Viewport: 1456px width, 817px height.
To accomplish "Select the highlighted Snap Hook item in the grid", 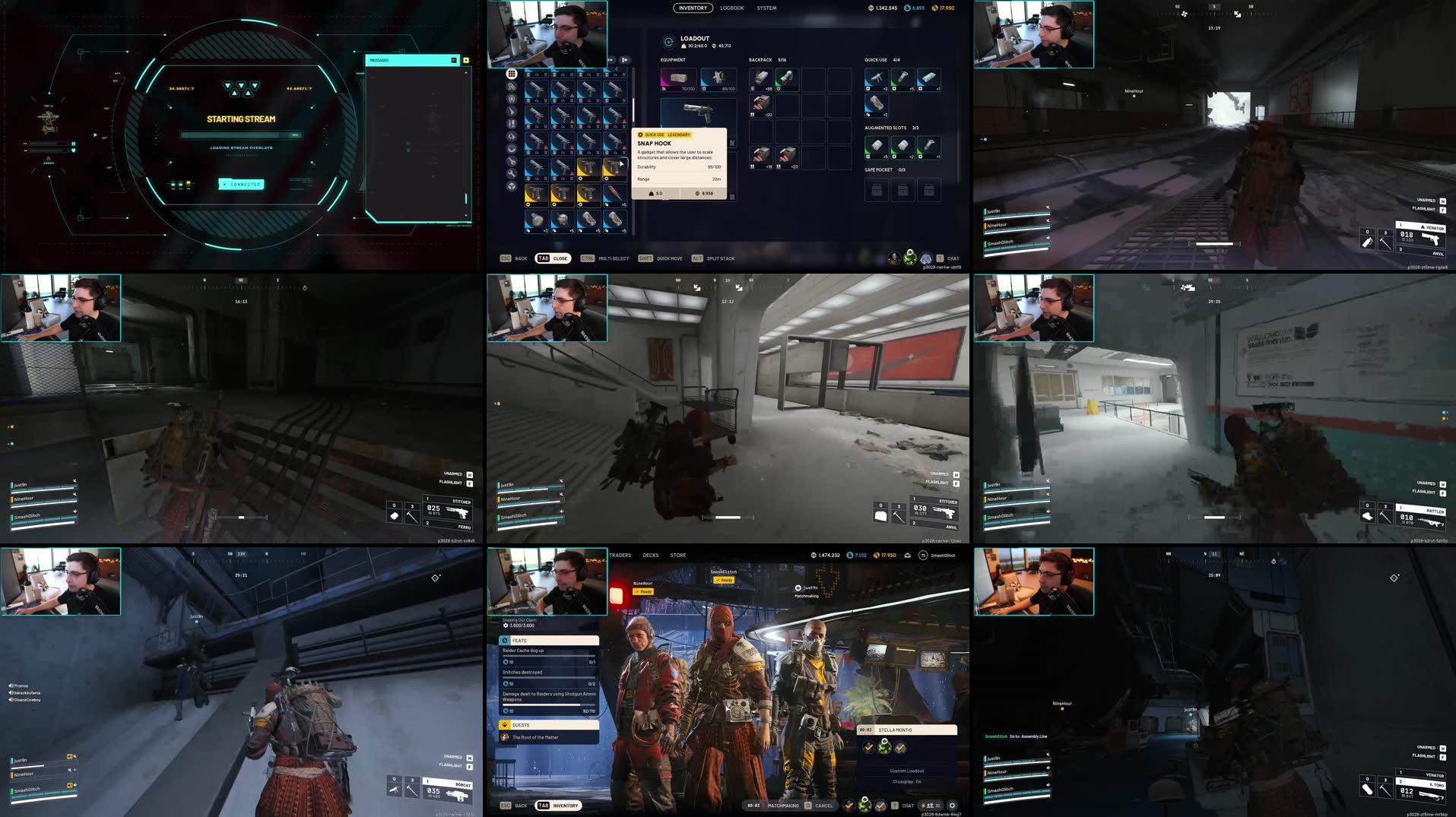I will click(614, 167).
